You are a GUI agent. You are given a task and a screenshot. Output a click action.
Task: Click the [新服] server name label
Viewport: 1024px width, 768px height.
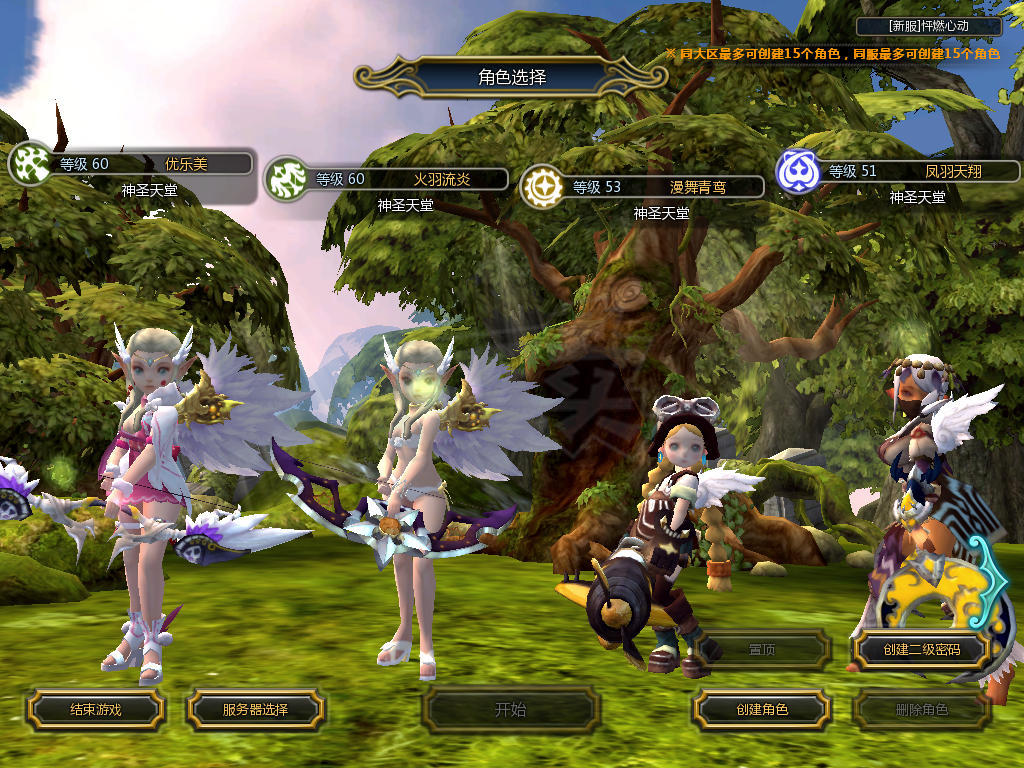929,26
